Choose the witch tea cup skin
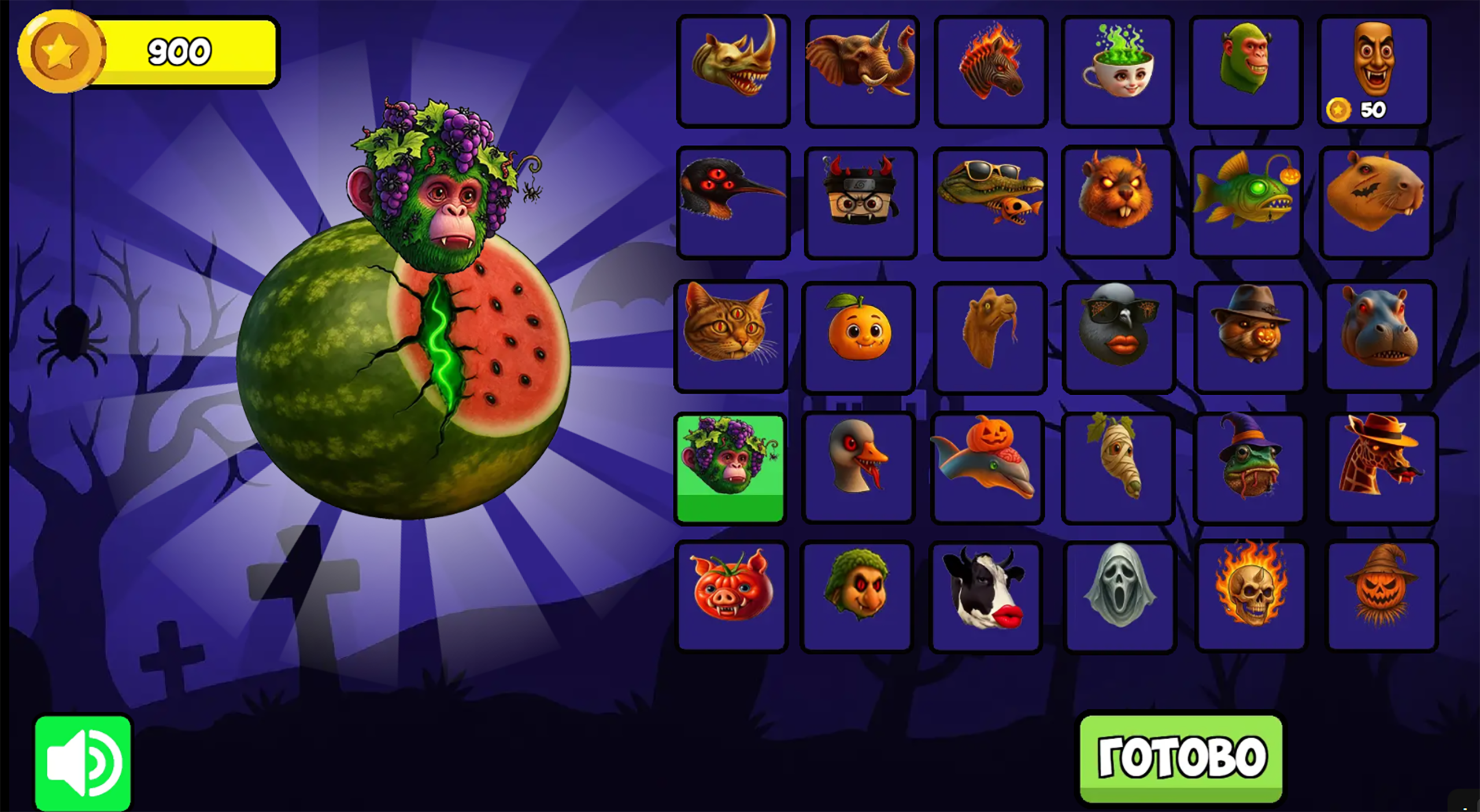 (1118, 71)
